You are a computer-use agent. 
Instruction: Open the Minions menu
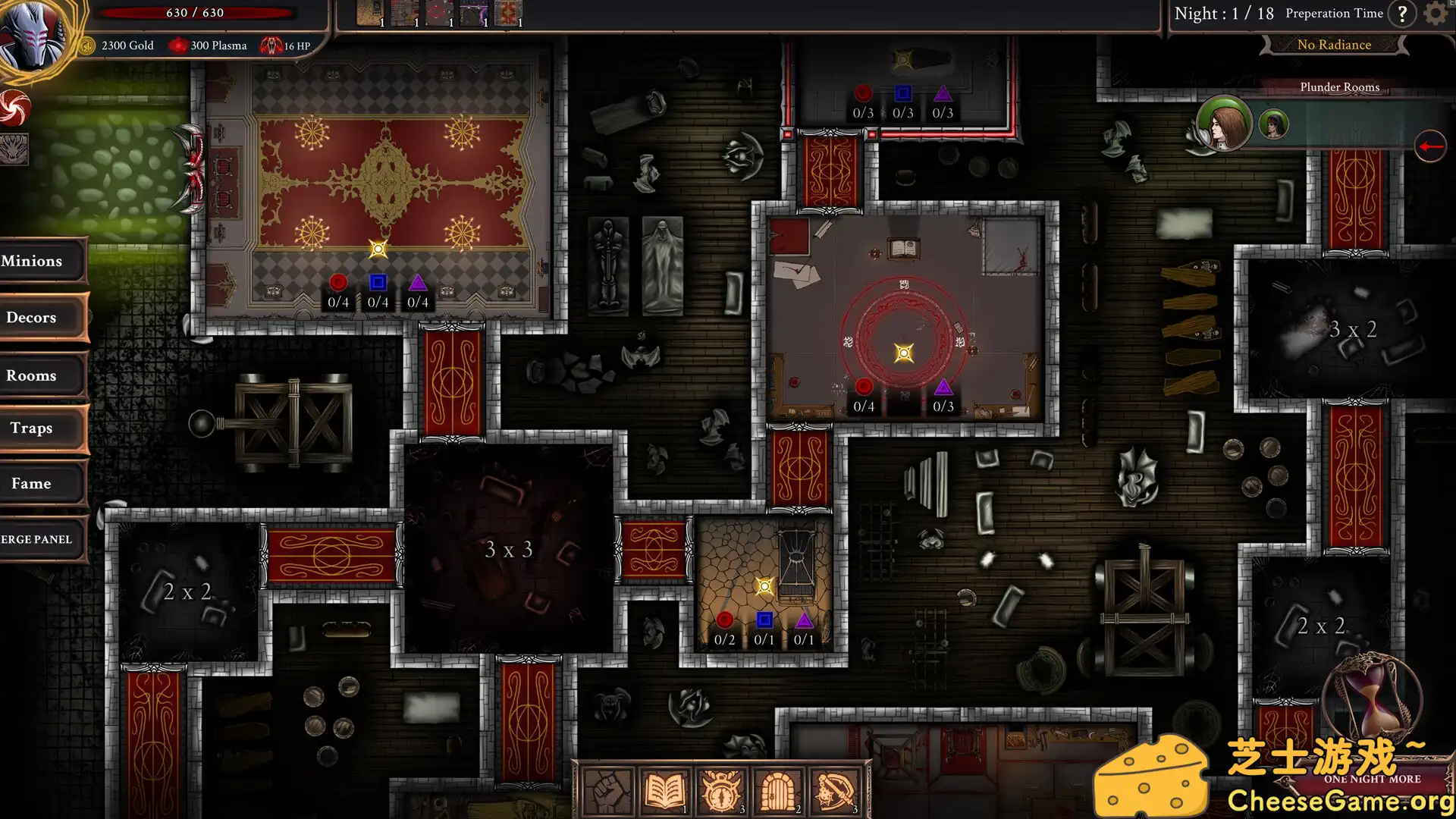pyautogui.click(x=42, y=261)
